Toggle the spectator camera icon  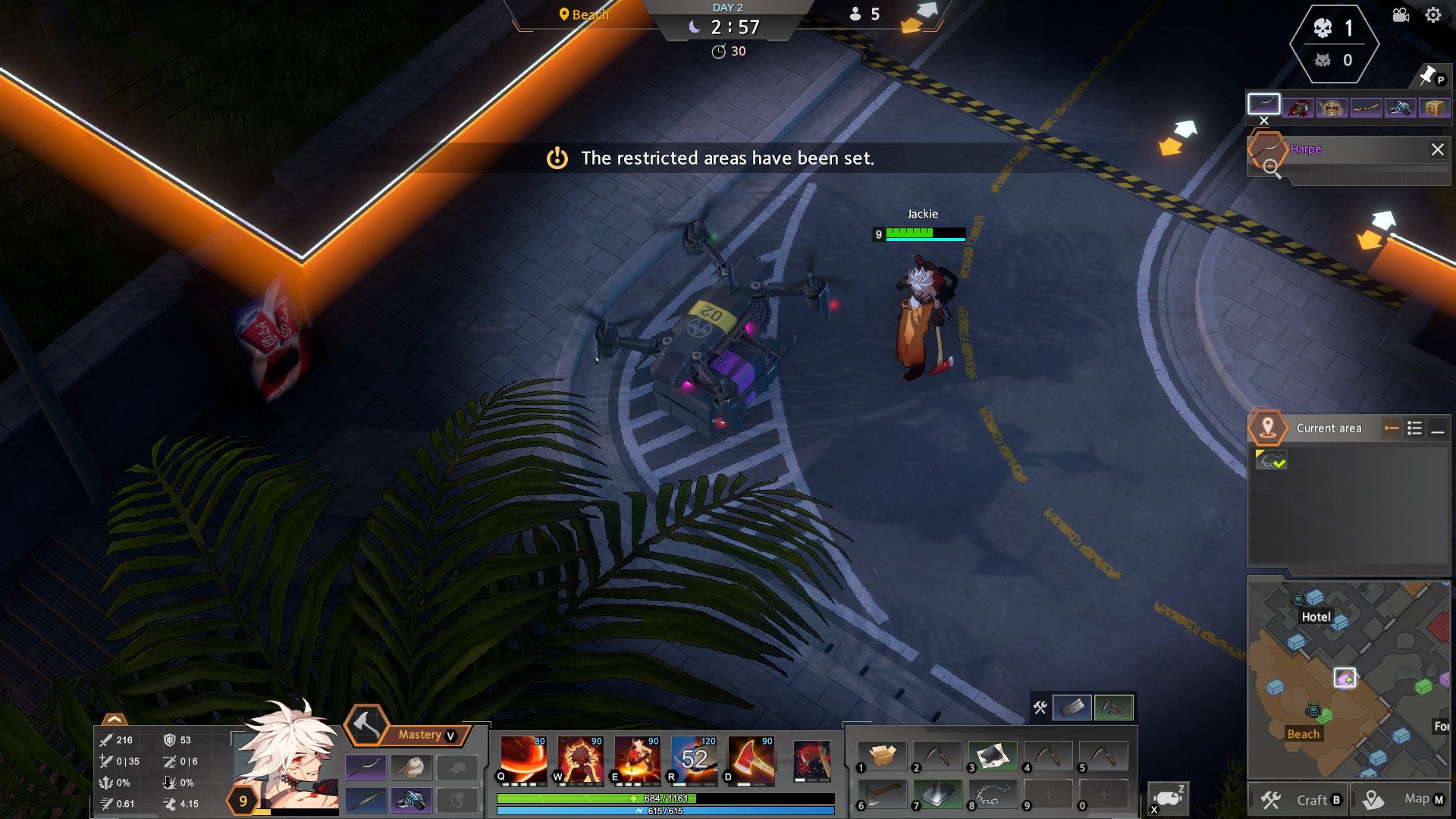pyautogui.click(x=1401, y=15)
